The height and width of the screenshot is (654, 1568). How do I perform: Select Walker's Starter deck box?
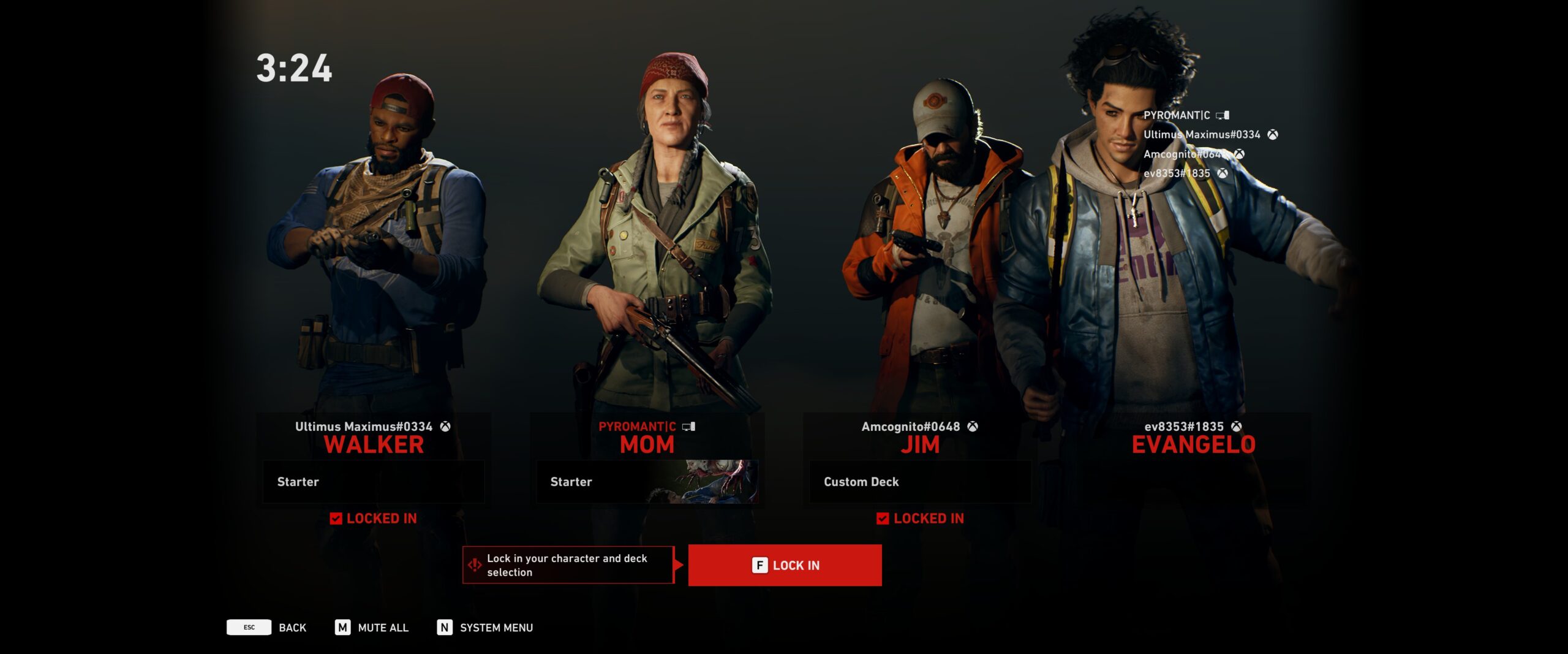374,482
